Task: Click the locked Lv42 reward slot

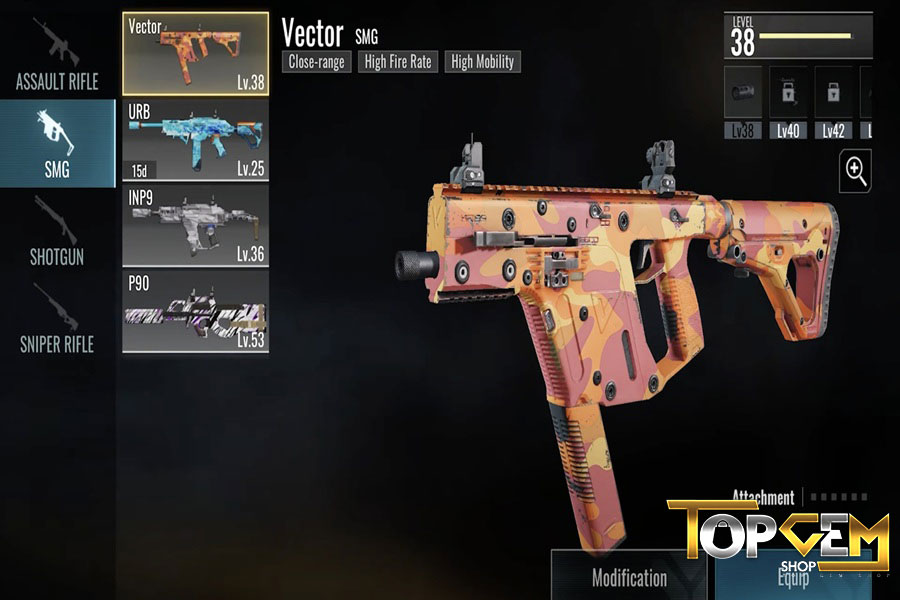Action: click(833, 102)
